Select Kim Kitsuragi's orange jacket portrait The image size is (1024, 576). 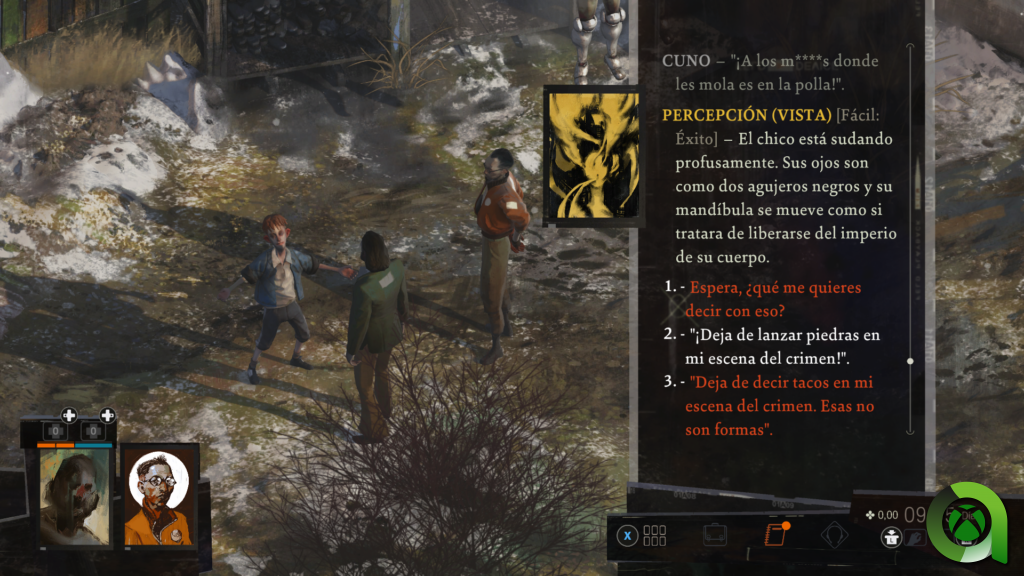[x=159, y=495]
